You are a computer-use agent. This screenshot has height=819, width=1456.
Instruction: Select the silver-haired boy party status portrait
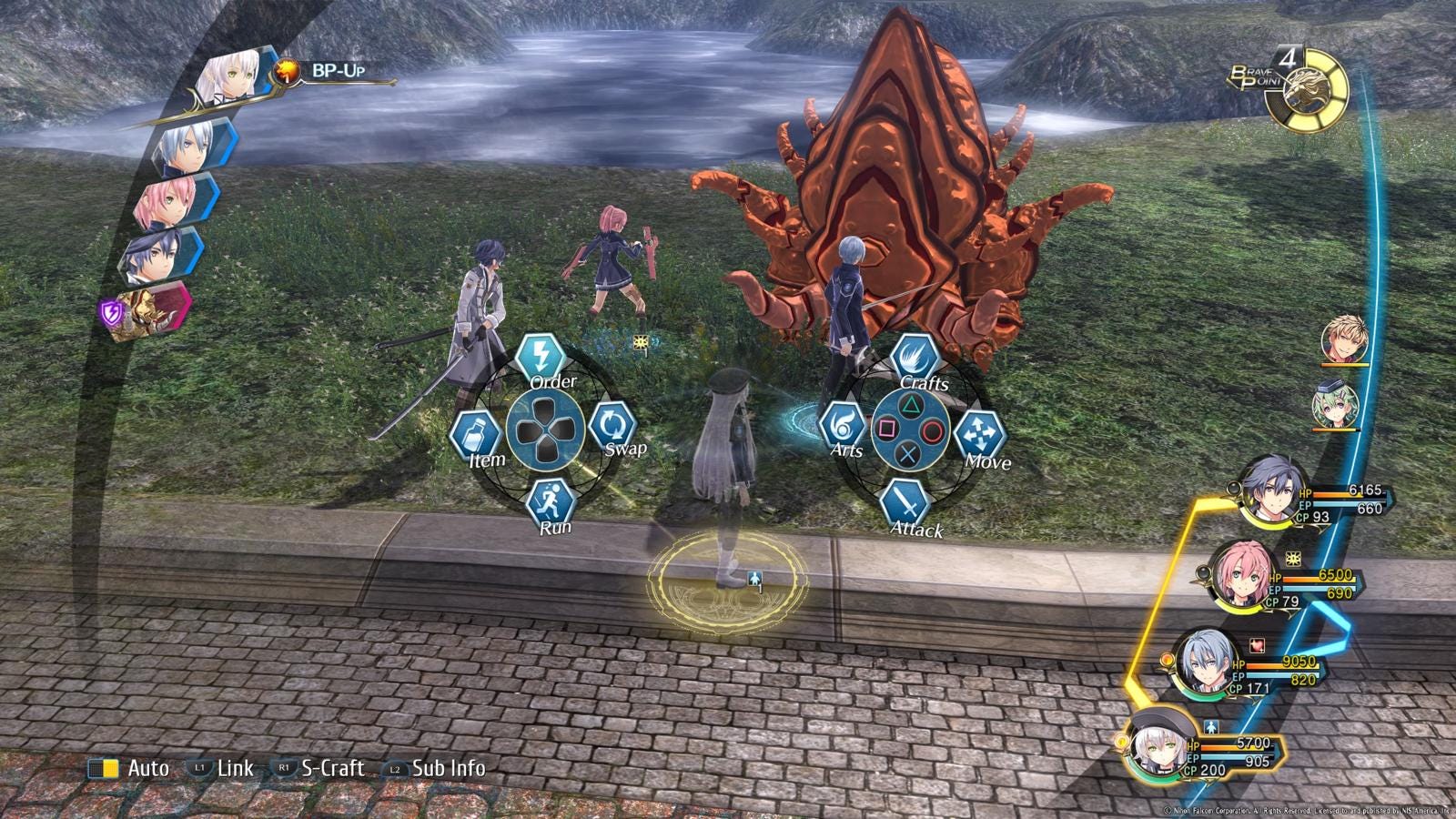(x=1208, y=661)
